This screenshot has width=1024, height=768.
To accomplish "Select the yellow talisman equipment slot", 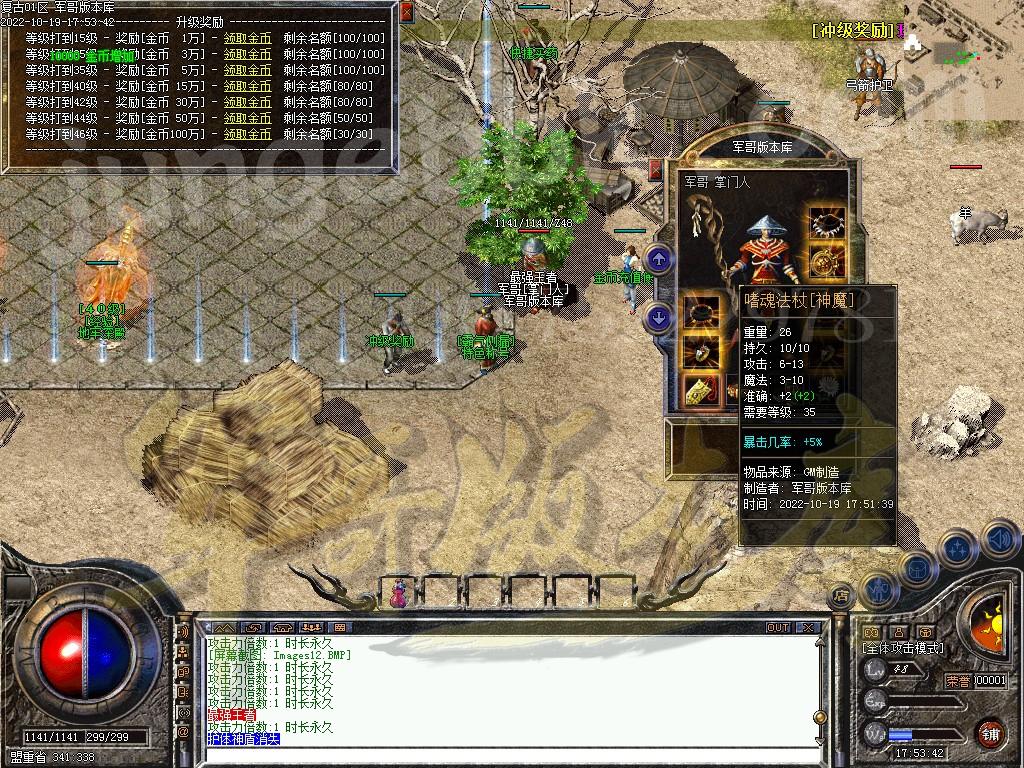I will pyautogui.click(x=701, y=390).
